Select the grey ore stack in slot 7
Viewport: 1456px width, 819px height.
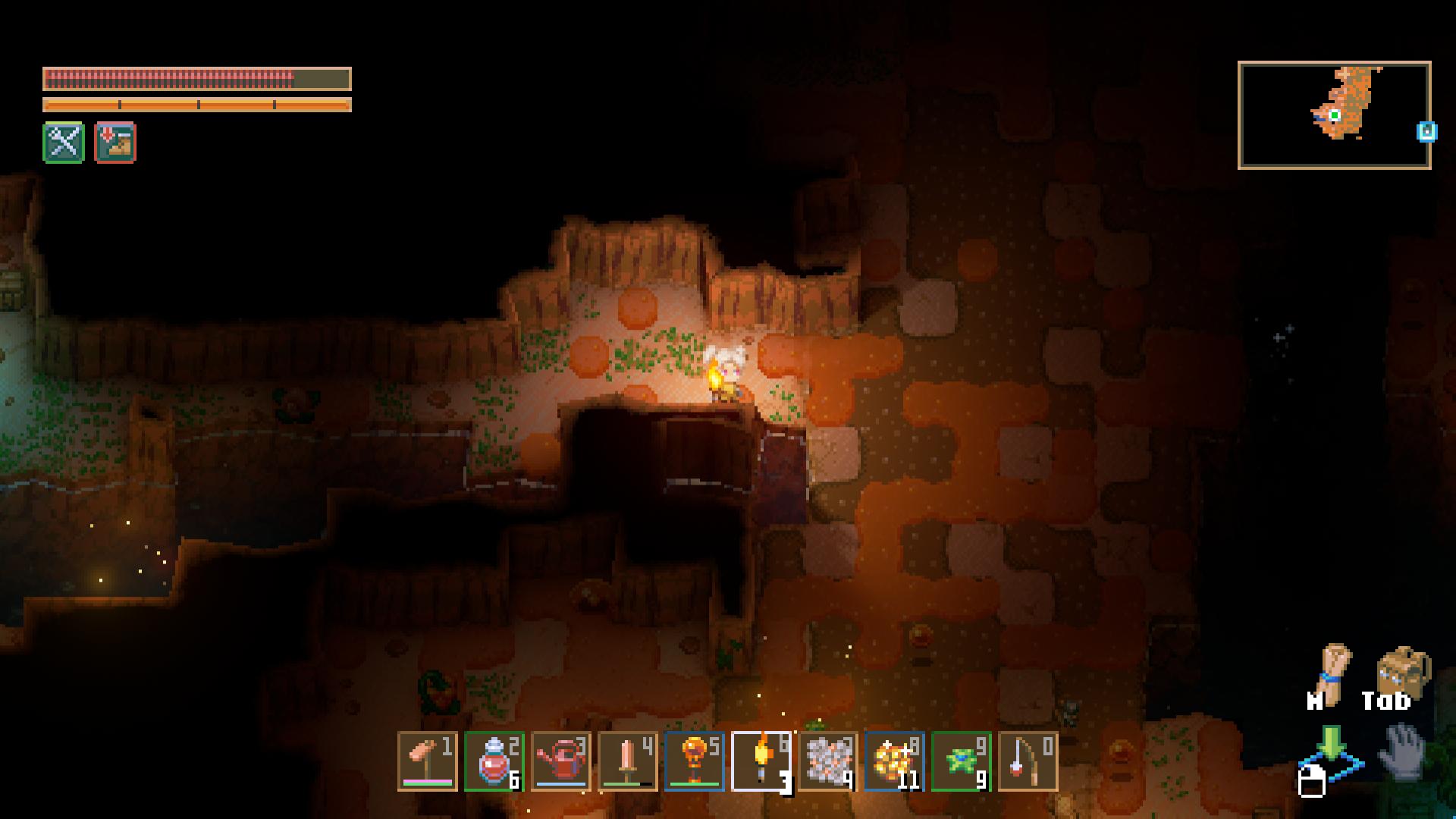[828, 761]
